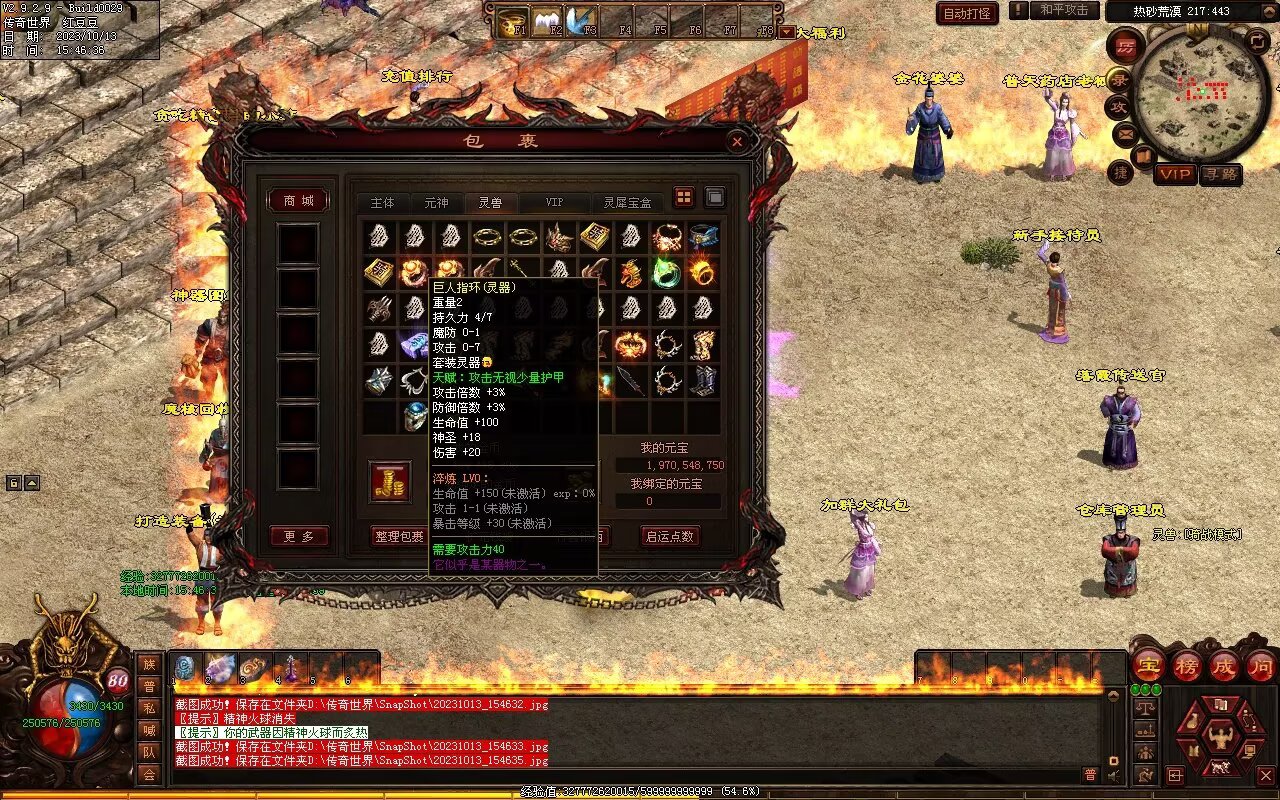1280x800 pixels.
Task: Select the green jade ring item
Action: (x=666, y=271)
